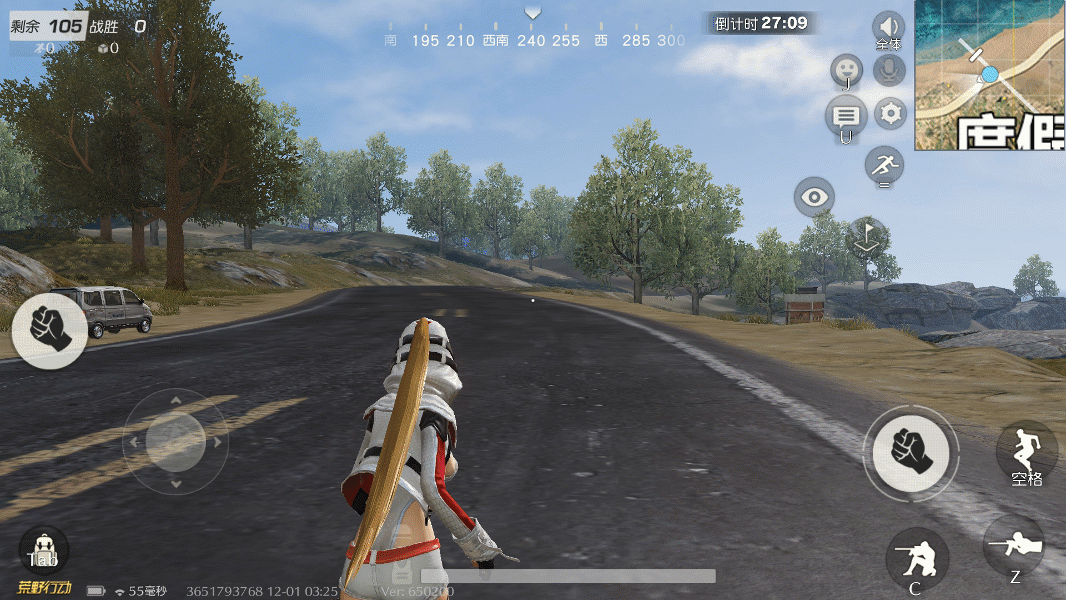Activate the eye free-look button
The width and height of the screenshot is (1066, 600).
click(x=815, y=197)
